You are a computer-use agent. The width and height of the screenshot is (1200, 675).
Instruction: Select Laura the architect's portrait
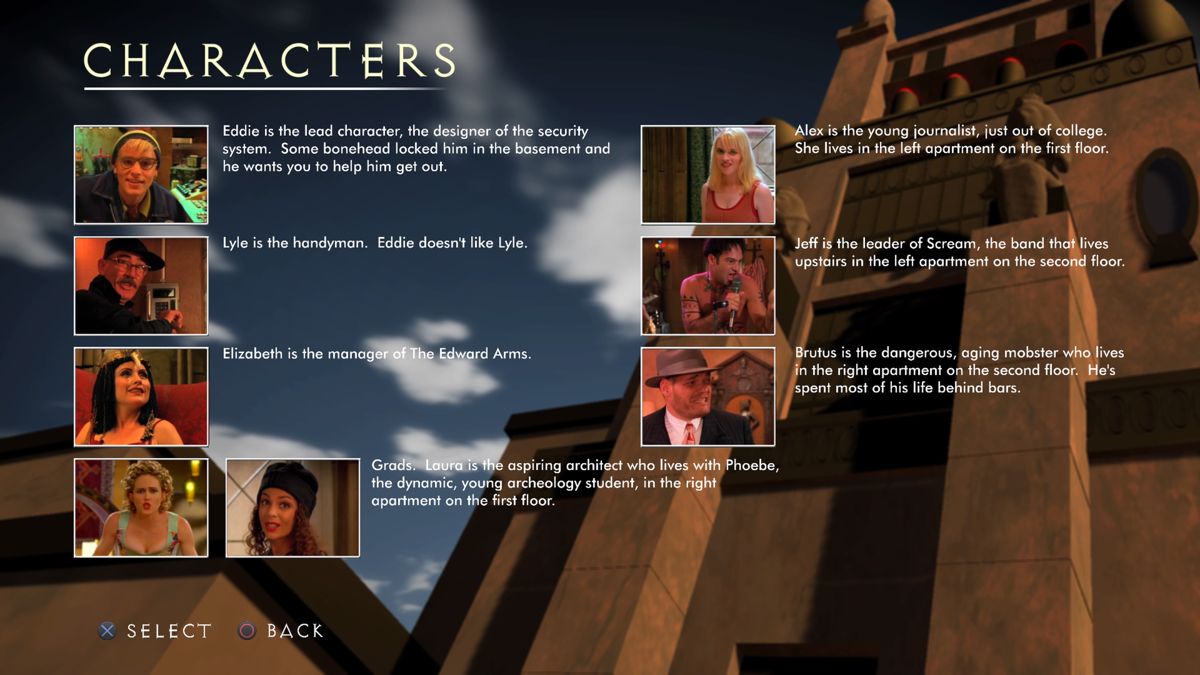click(x=141, y=507)
